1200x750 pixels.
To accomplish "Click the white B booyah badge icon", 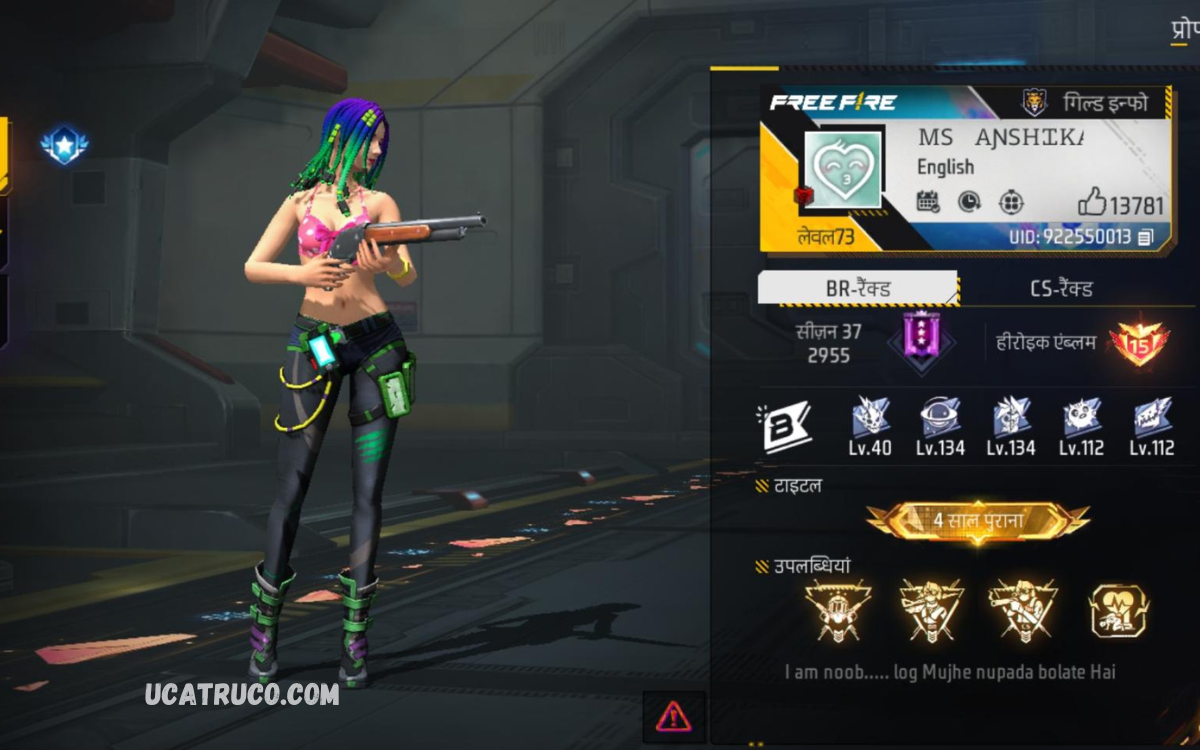I will pyautogui.click(x=786, y=427).
